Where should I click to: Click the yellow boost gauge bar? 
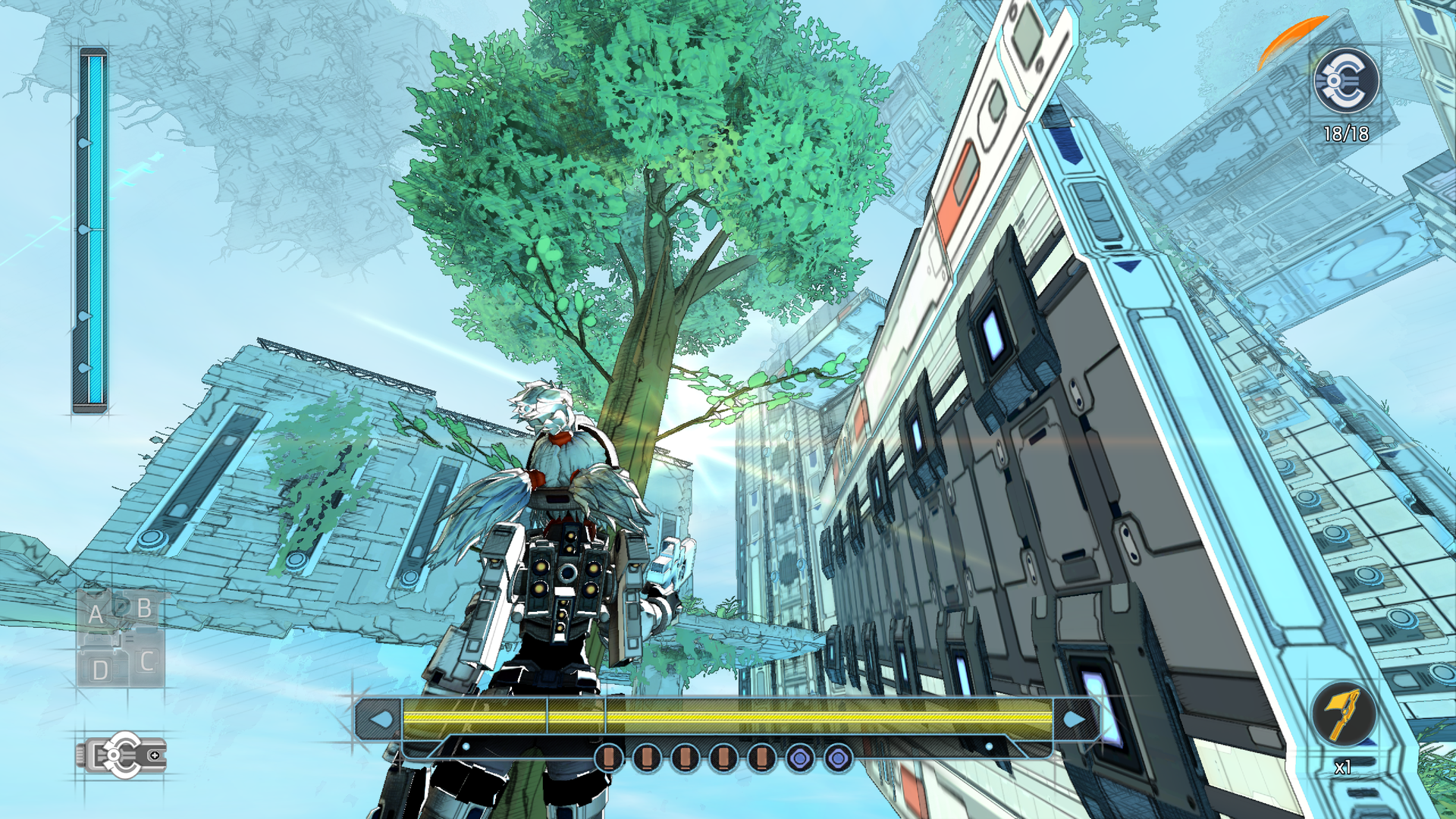click(720, 717)
